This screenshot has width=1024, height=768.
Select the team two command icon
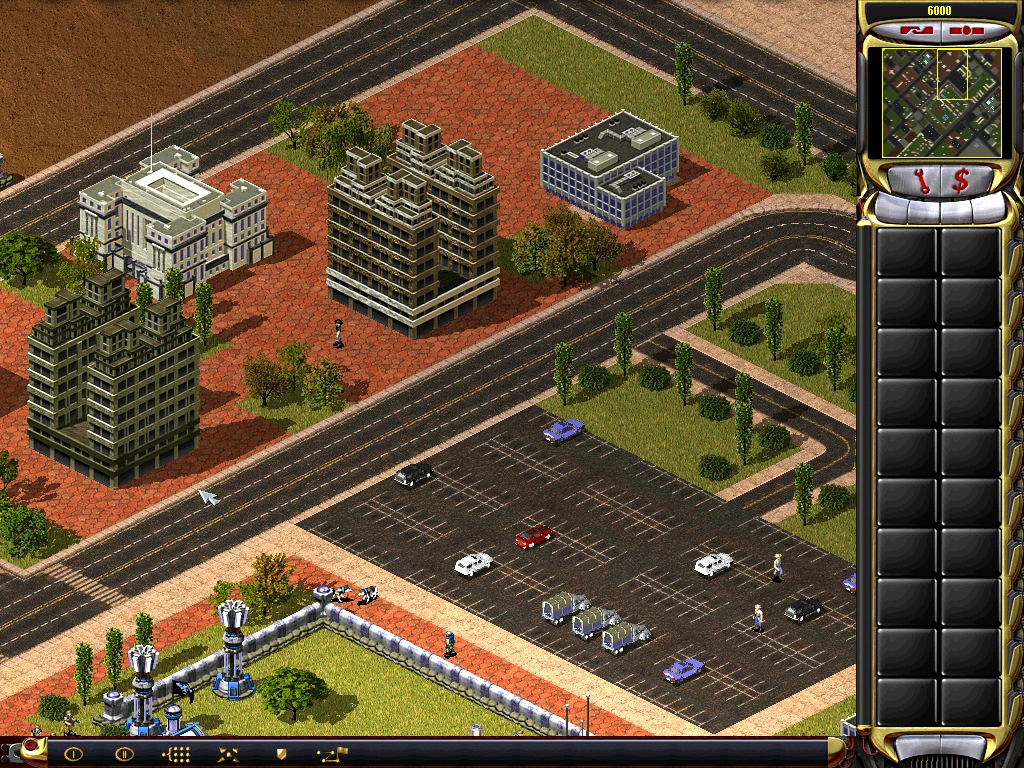point(124,754)
